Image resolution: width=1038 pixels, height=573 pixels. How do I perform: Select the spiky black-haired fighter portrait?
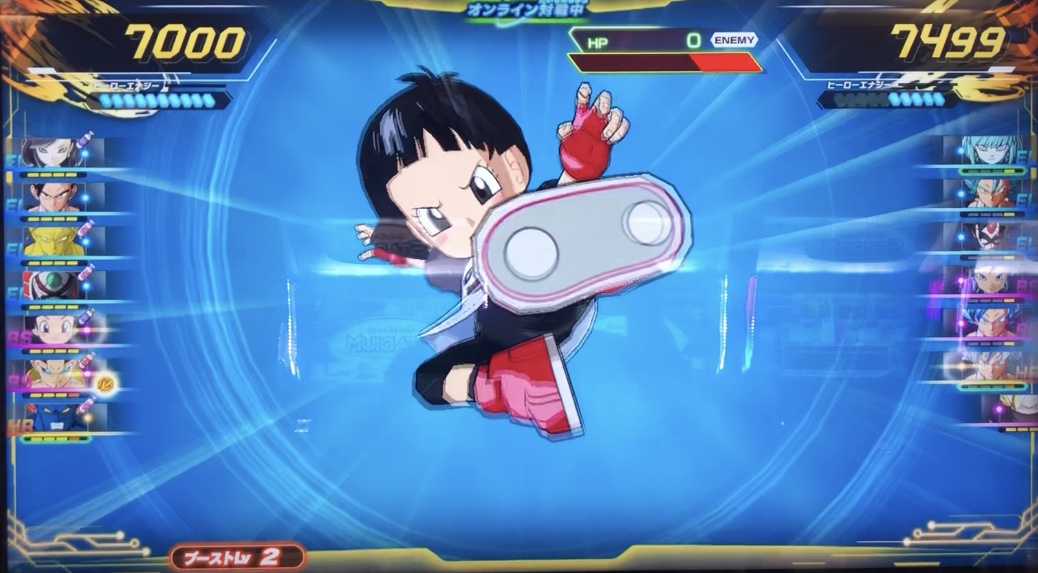click(52, 196)
